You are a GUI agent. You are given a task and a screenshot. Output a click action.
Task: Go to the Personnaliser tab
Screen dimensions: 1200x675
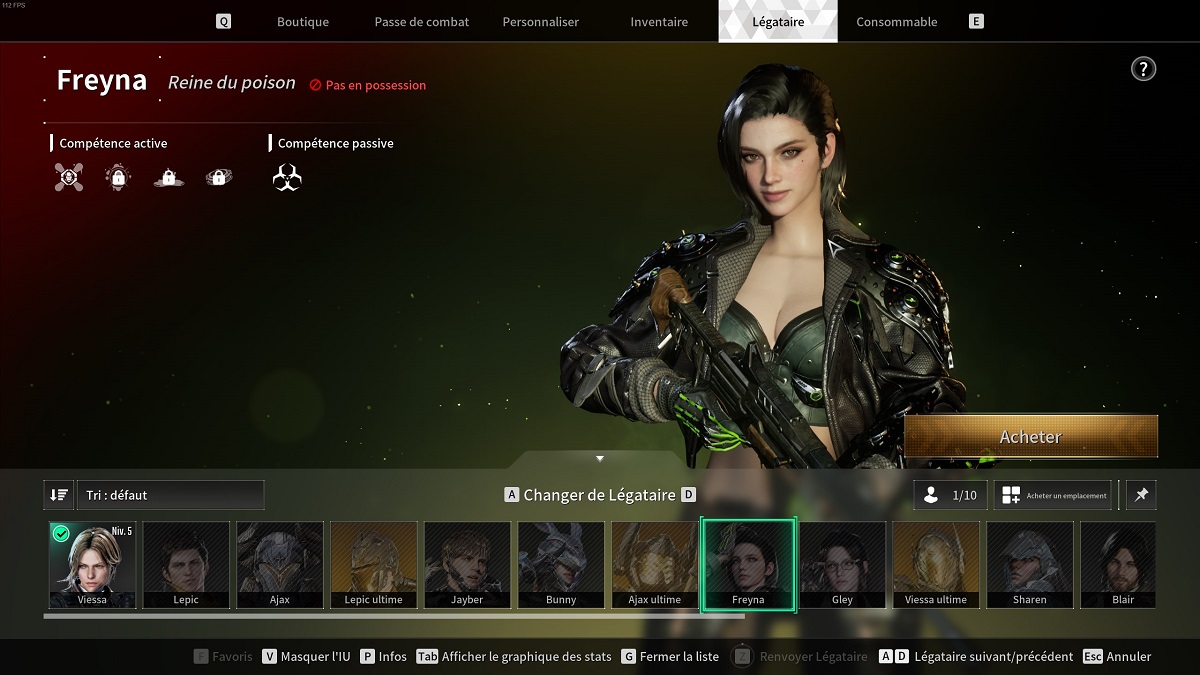(x=540, y=22)
